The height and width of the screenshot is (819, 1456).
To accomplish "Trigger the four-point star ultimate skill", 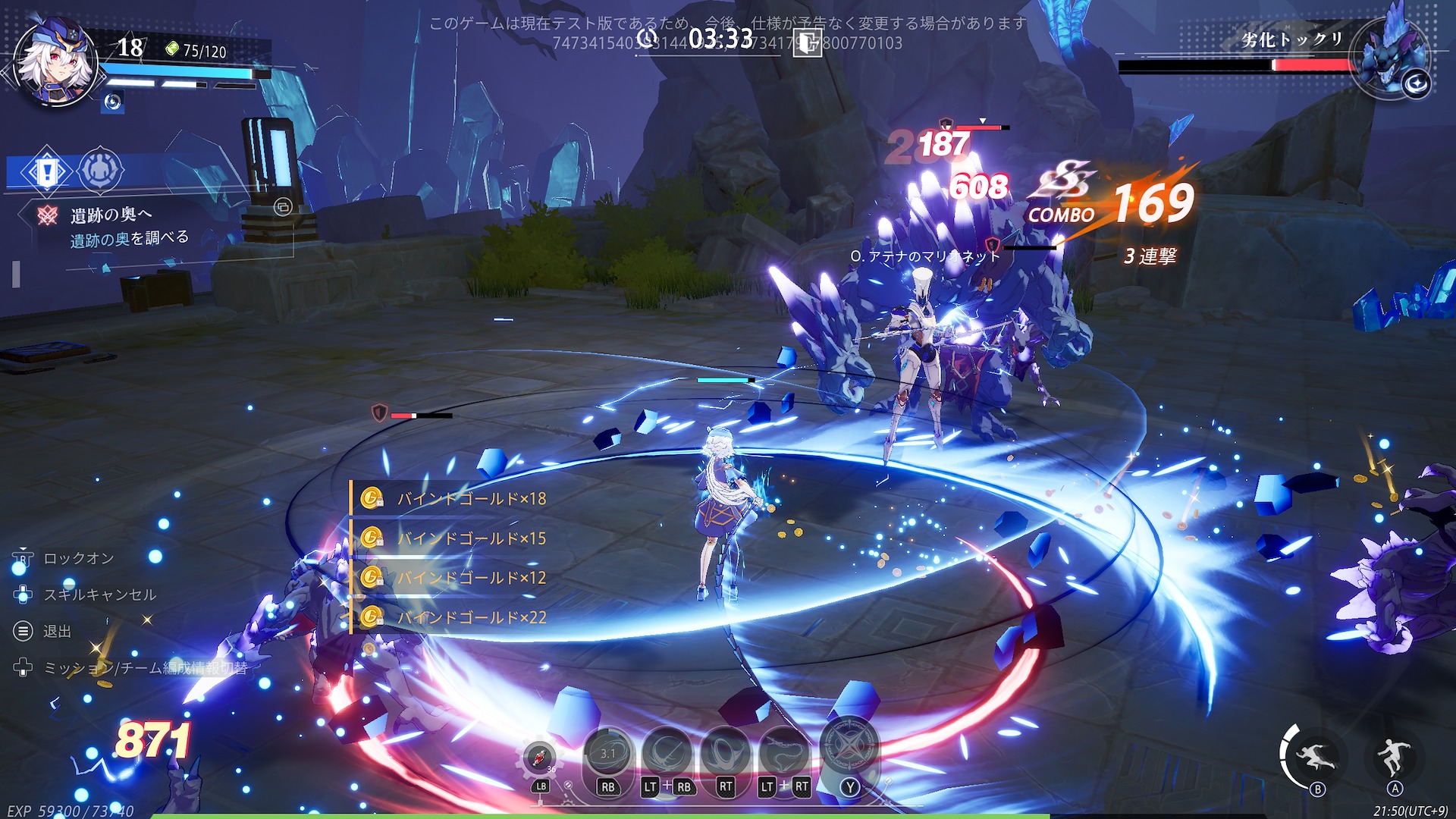I will point(849,746).
